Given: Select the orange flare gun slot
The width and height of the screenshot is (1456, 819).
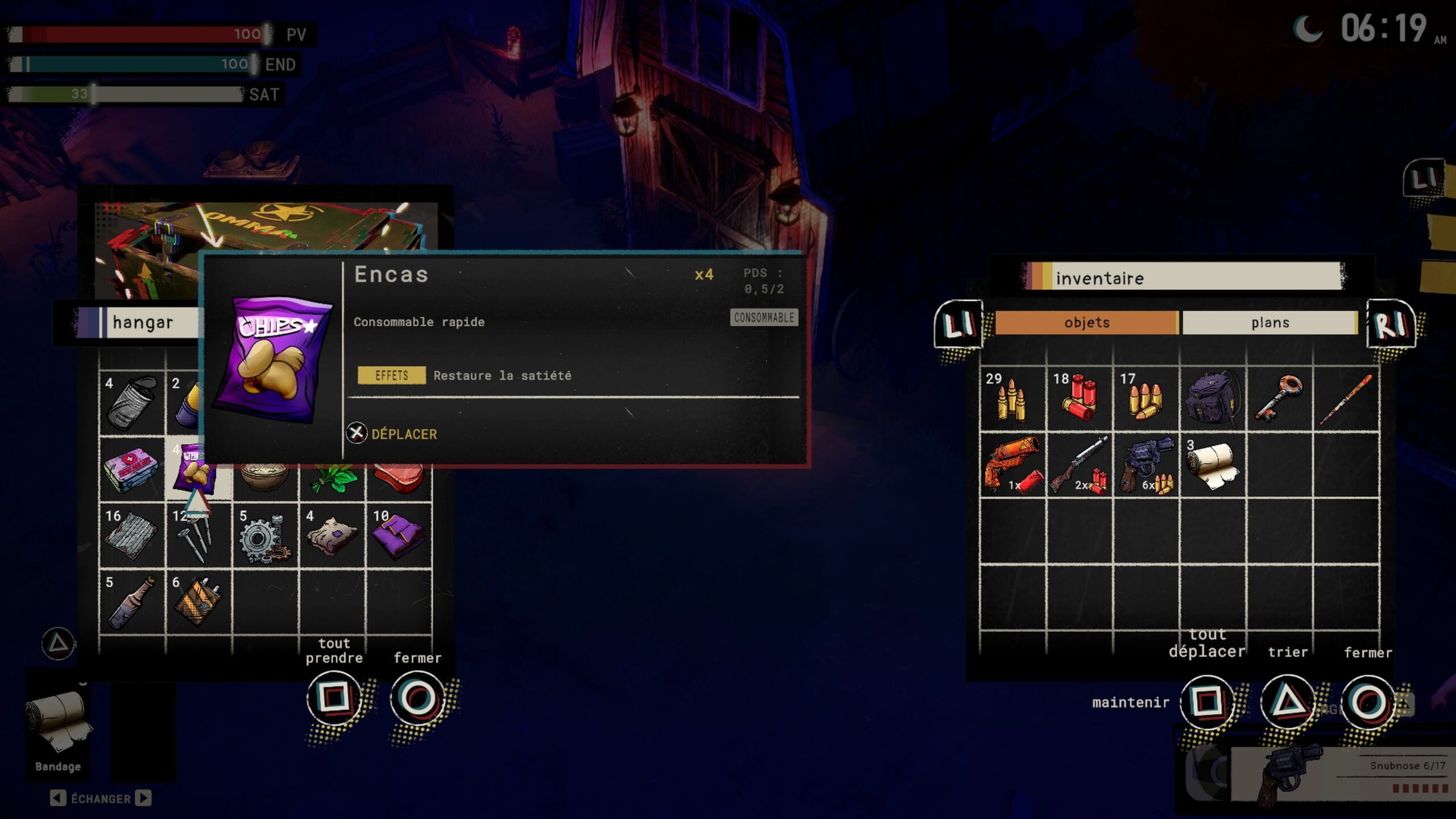Looking at the screenshot, I should [x=1012, y=465].
